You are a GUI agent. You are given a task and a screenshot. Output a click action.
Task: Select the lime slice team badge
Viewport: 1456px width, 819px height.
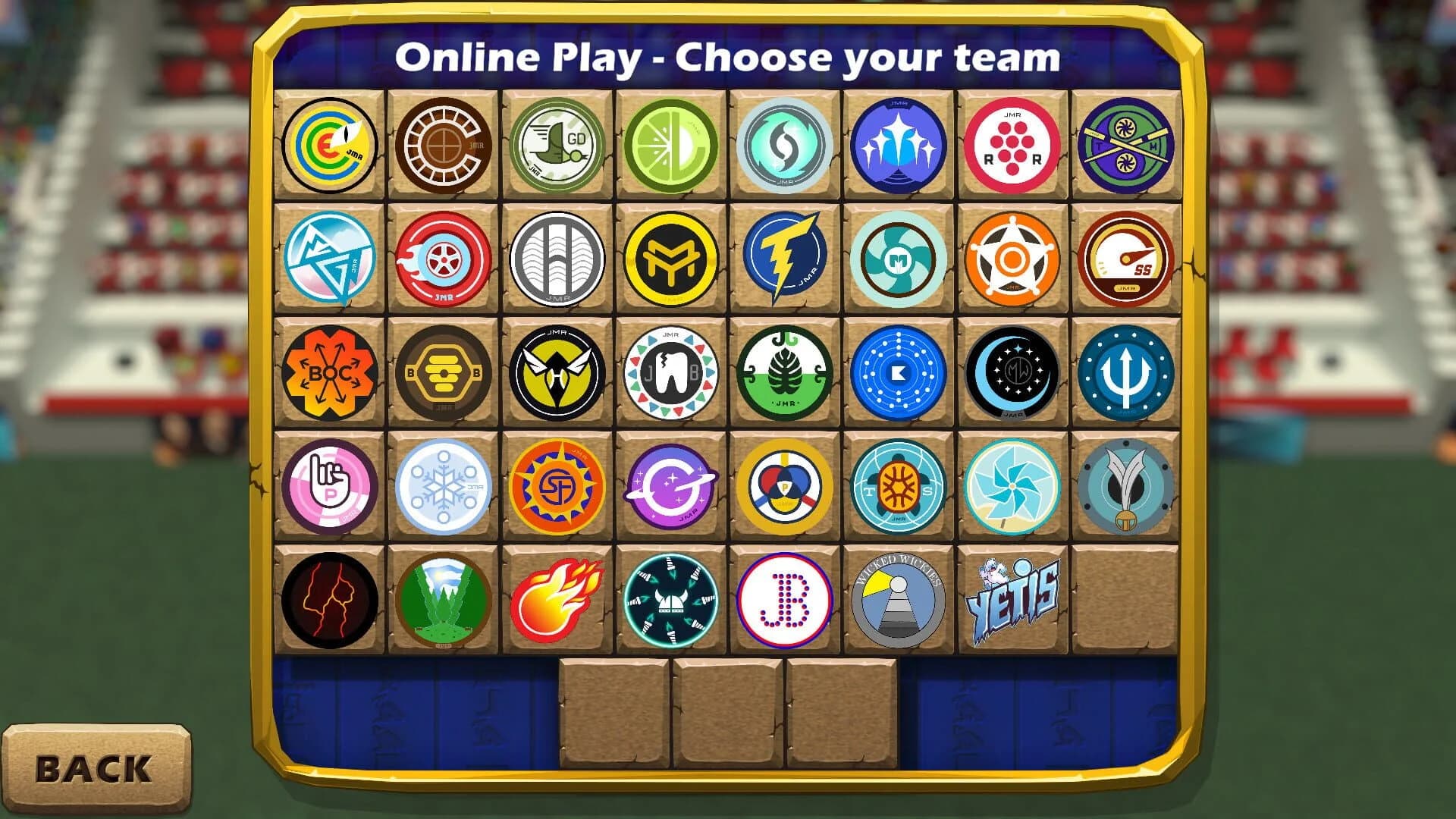pos(671,145)
